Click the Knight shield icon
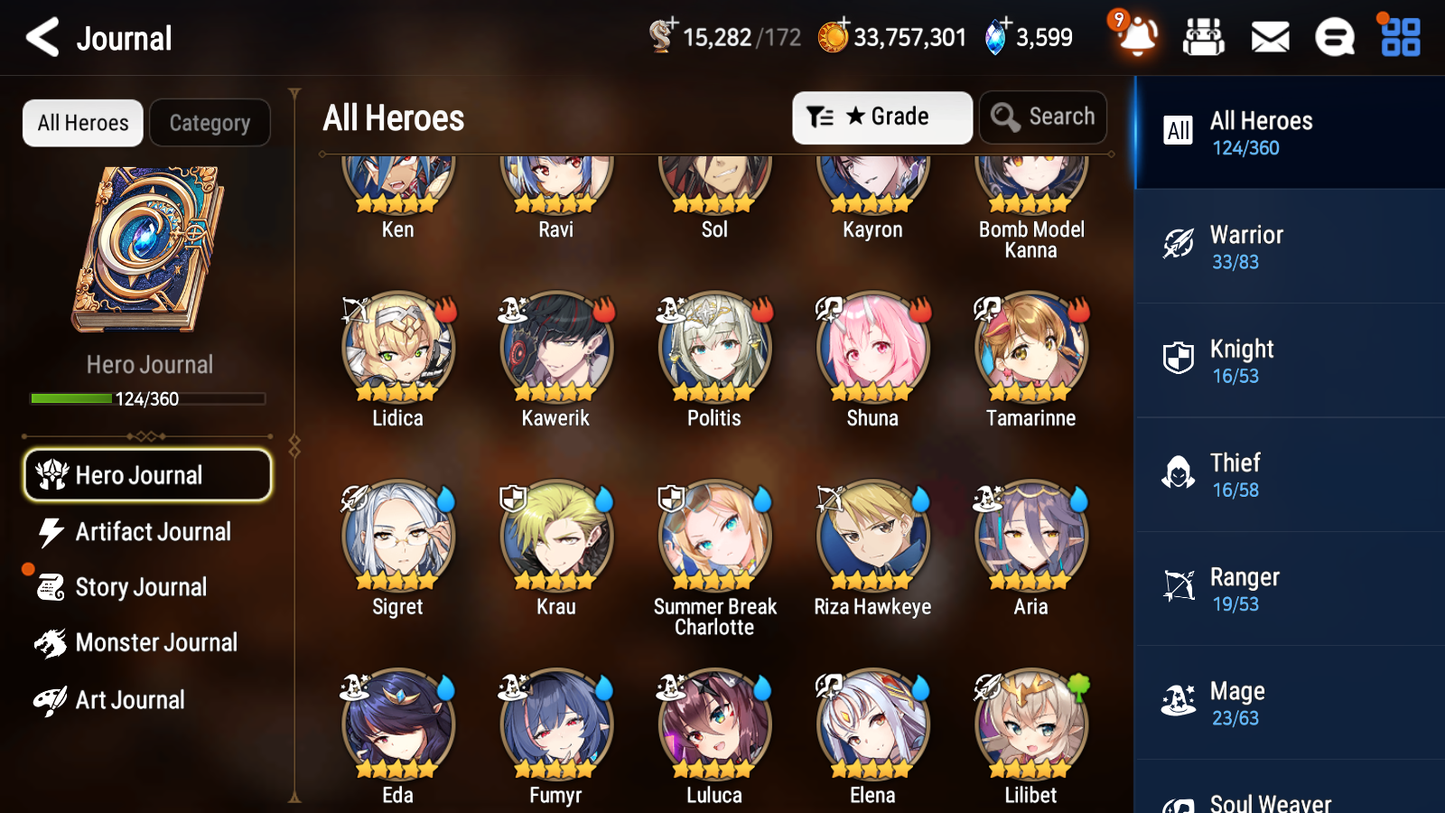 pos(1178,358)
